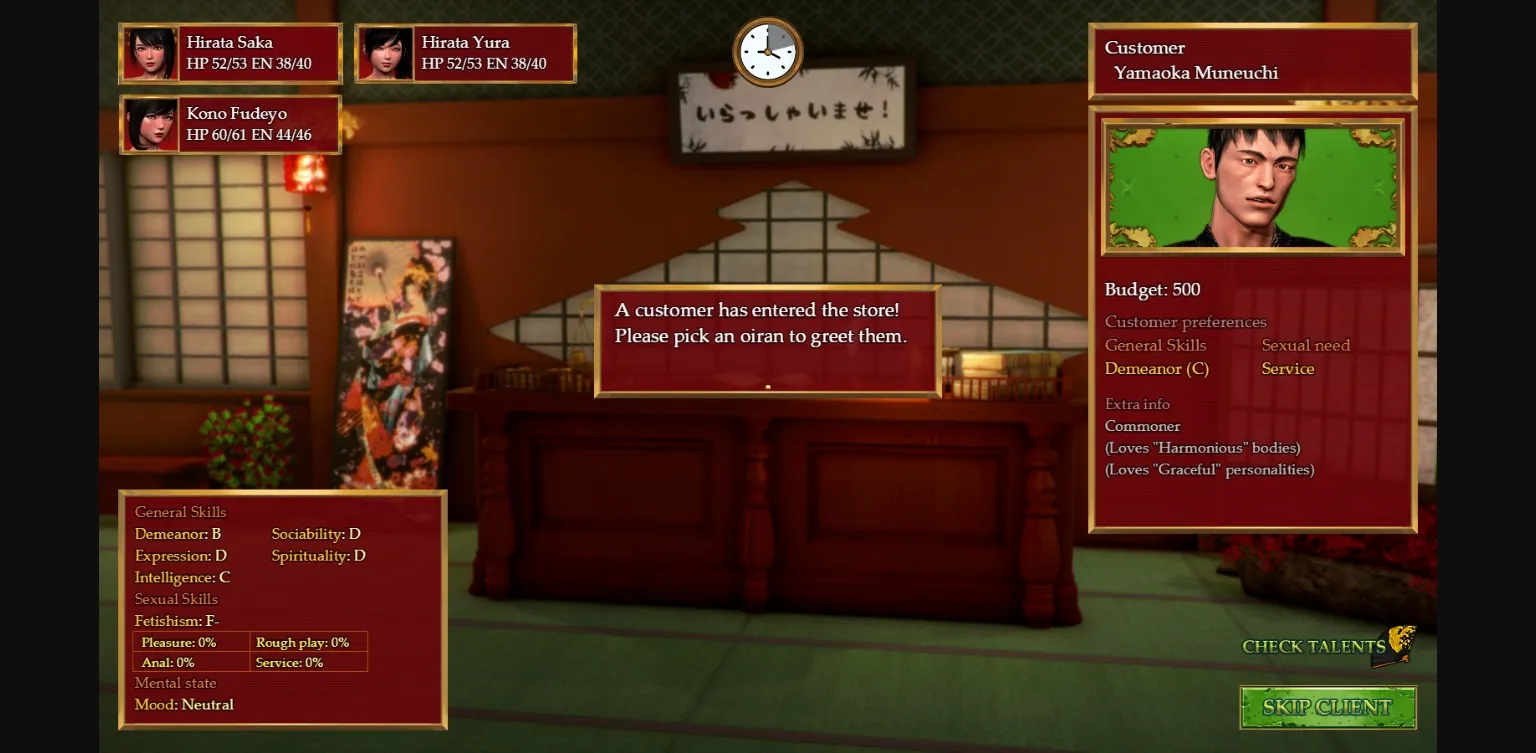Advance the customer entered dialogue box

coord(767,341)
